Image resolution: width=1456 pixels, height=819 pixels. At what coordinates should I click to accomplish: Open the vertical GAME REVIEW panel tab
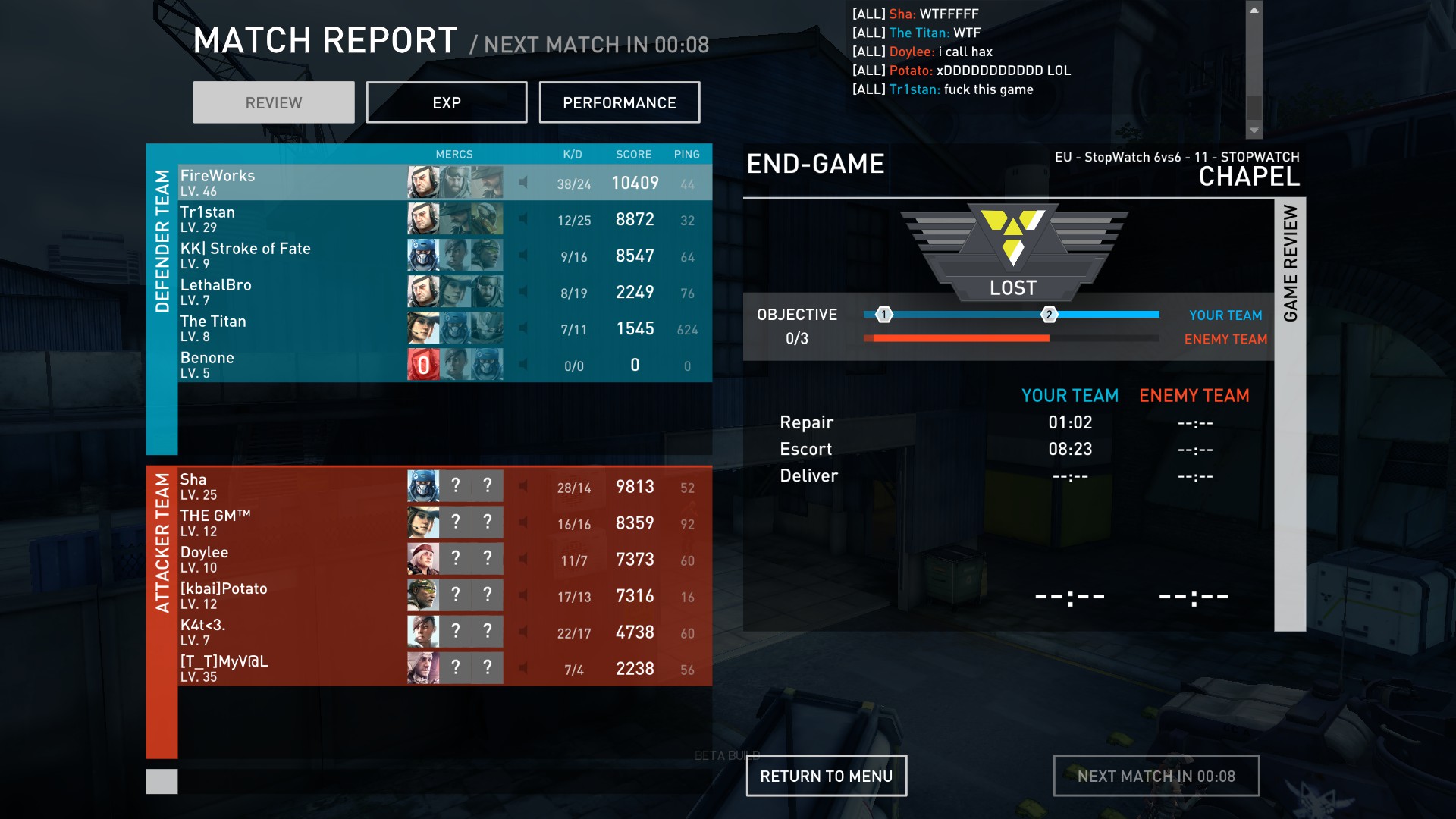tap(1290, 414)
